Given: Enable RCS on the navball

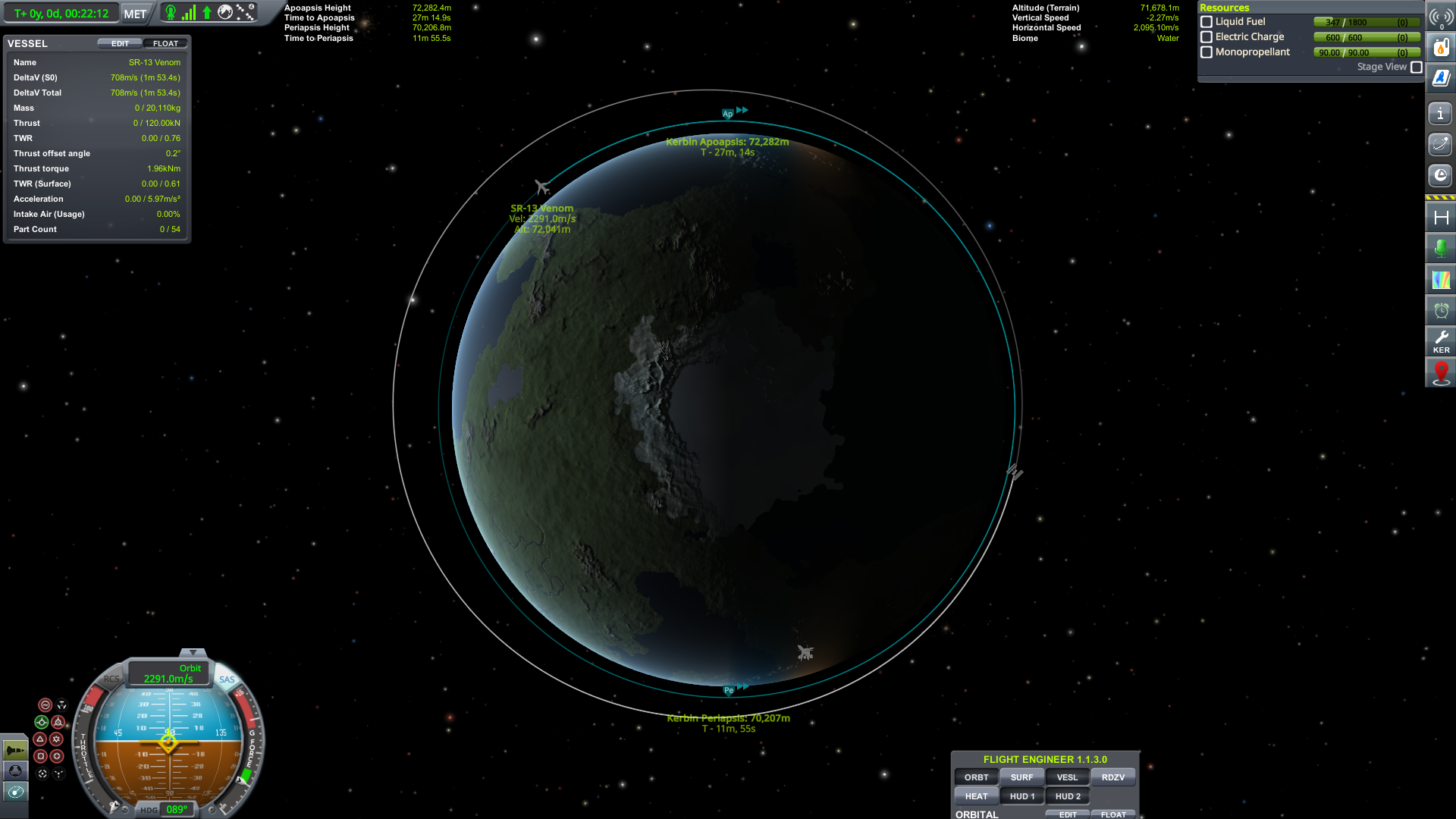Looking at the screenshot, I should pyautogui.click(x=111, y=679).
